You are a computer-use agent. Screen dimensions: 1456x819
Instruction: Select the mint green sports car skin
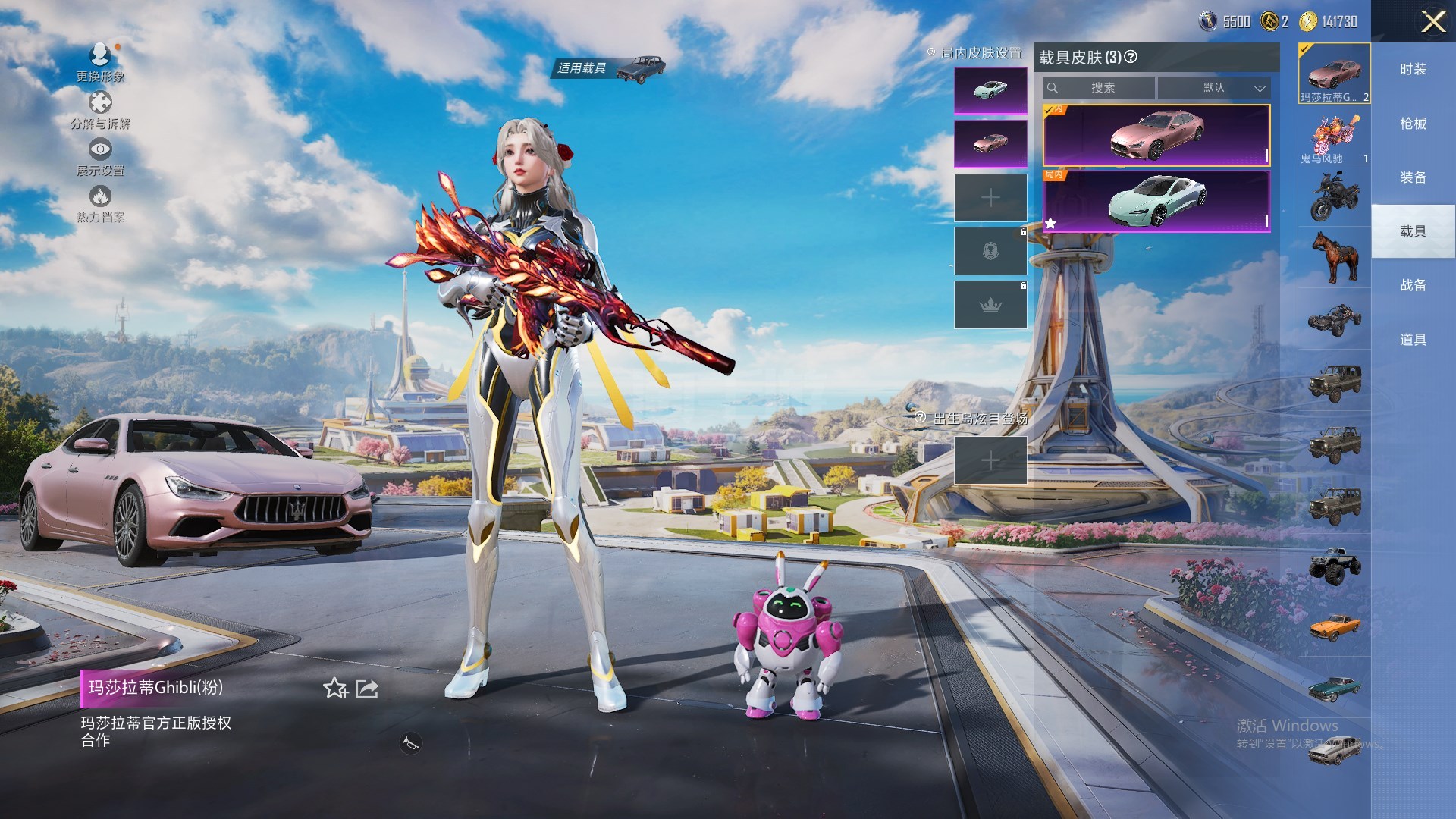click(1156, 201)
